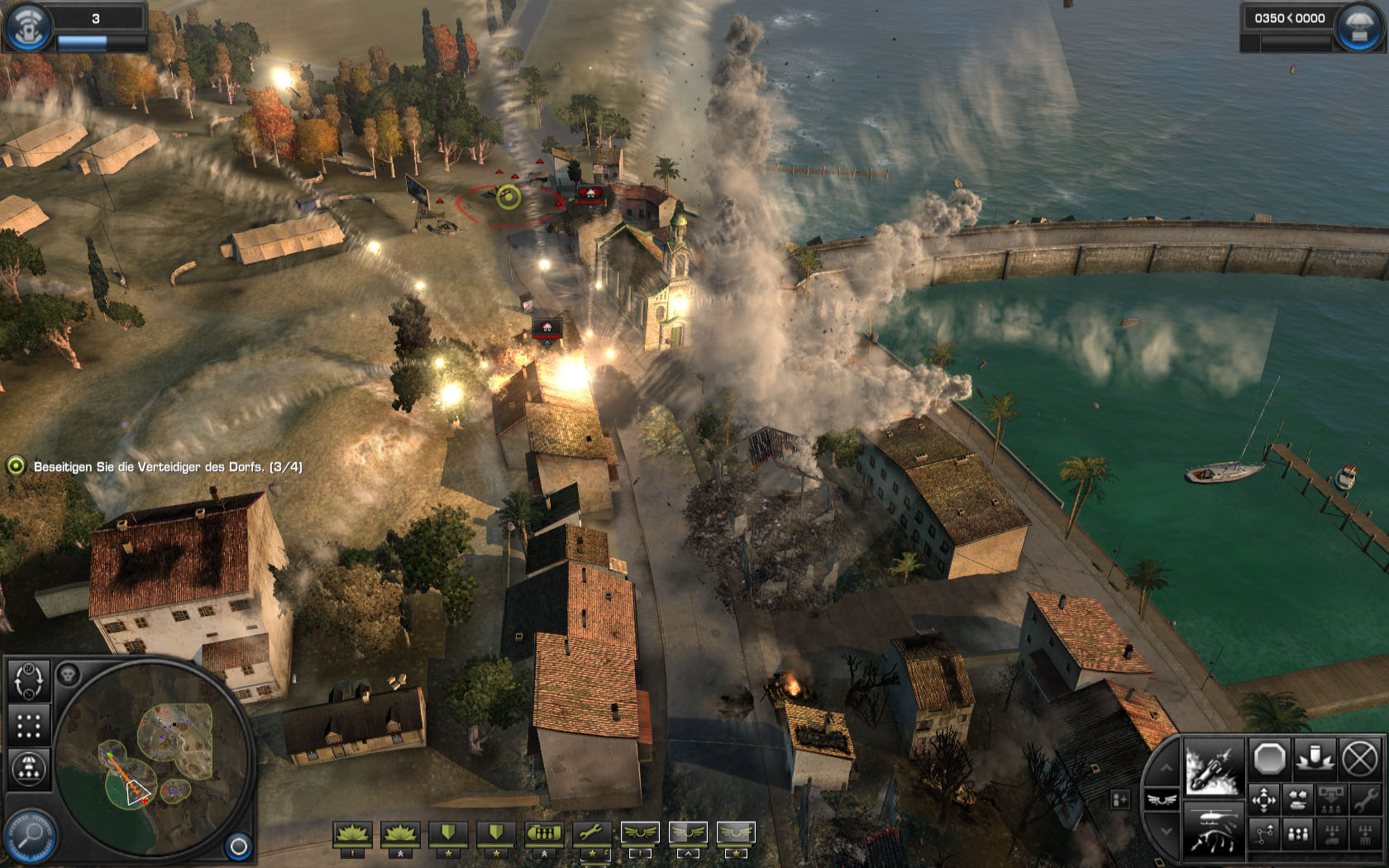Activate the missile strike special ability
1389x868 pixels.
pos(1213,766)
